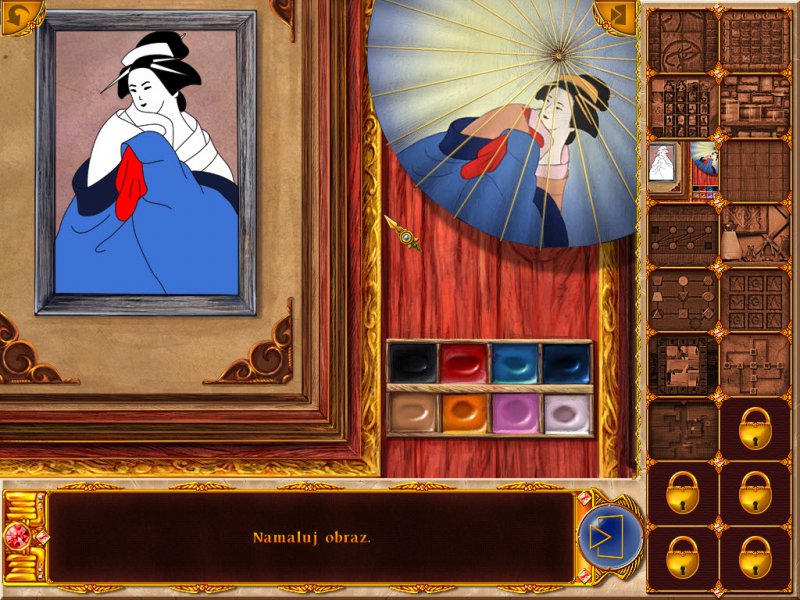Choose the teal blue paint

pos(515,364)
